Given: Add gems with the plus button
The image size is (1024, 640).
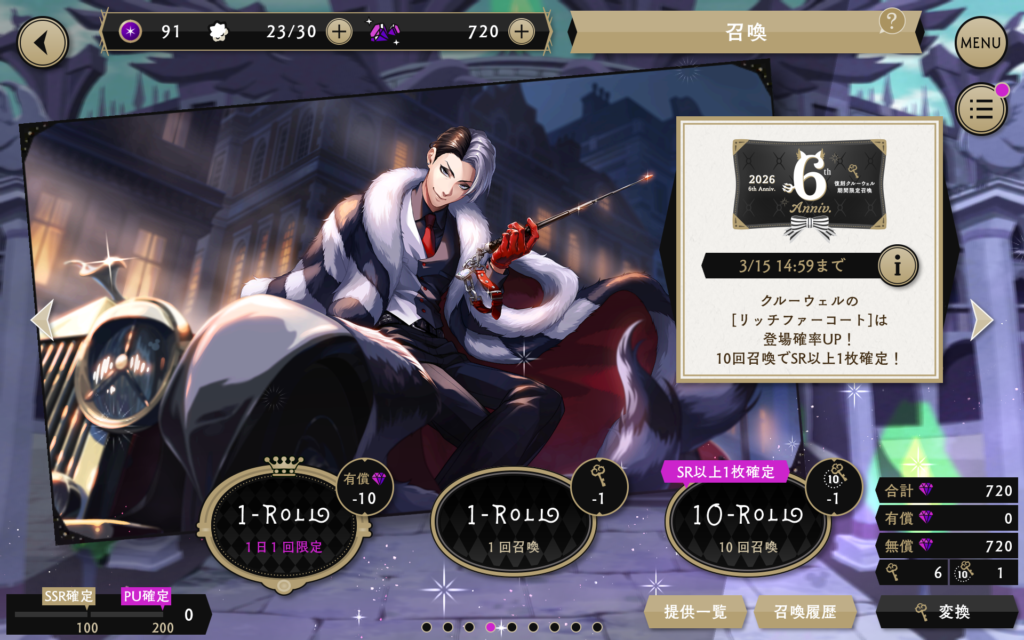Looking at the screenshot, I should [x=520, y=32].
